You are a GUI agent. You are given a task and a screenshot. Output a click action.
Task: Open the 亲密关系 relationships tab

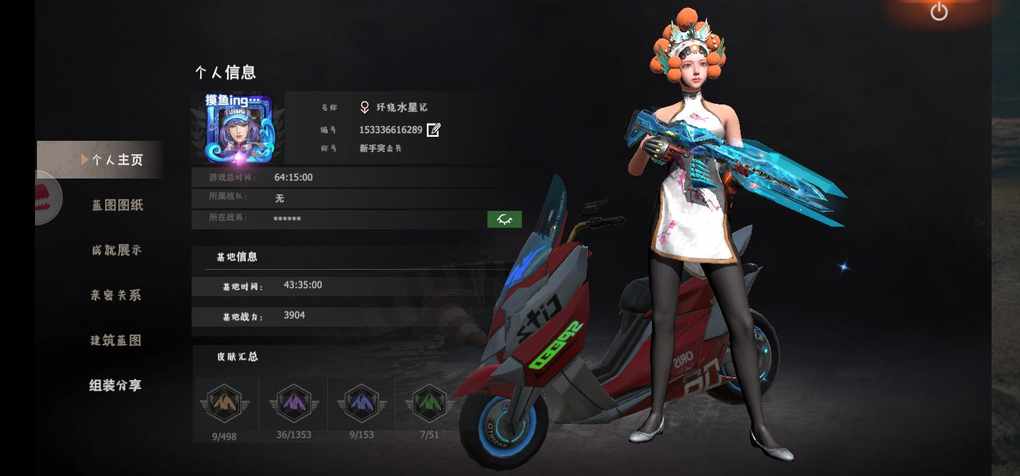(117, 295)
